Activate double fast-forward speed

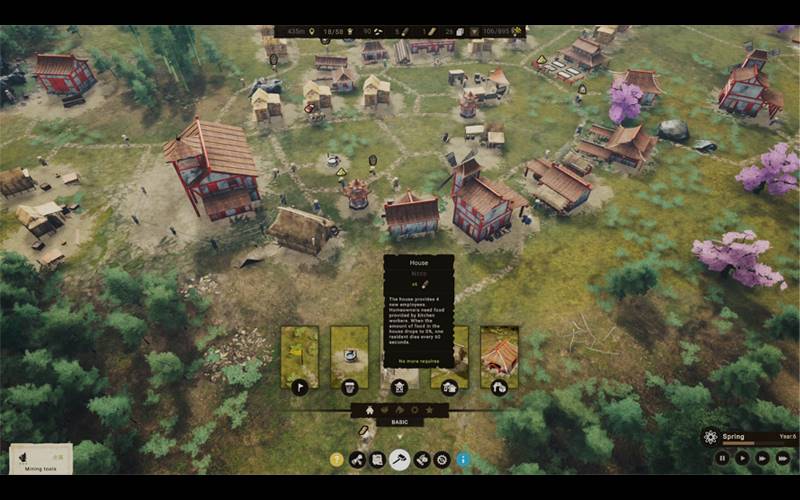pos(762,458)
